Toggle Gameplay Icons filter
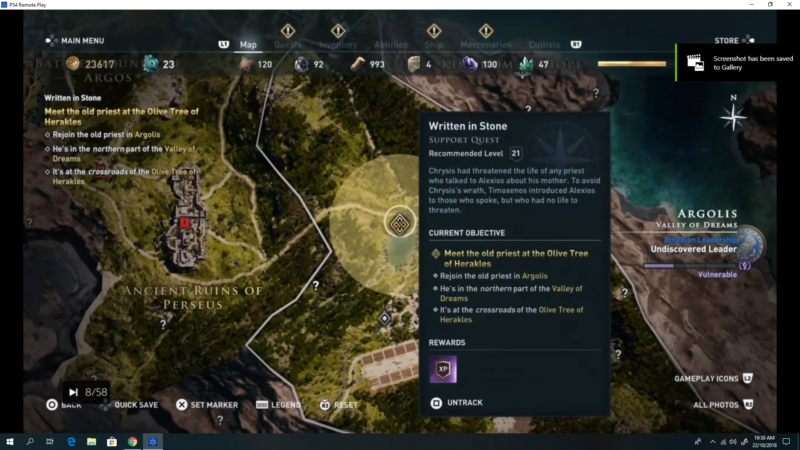The height and width of the screenshot is (450, 800). point(708,378)
